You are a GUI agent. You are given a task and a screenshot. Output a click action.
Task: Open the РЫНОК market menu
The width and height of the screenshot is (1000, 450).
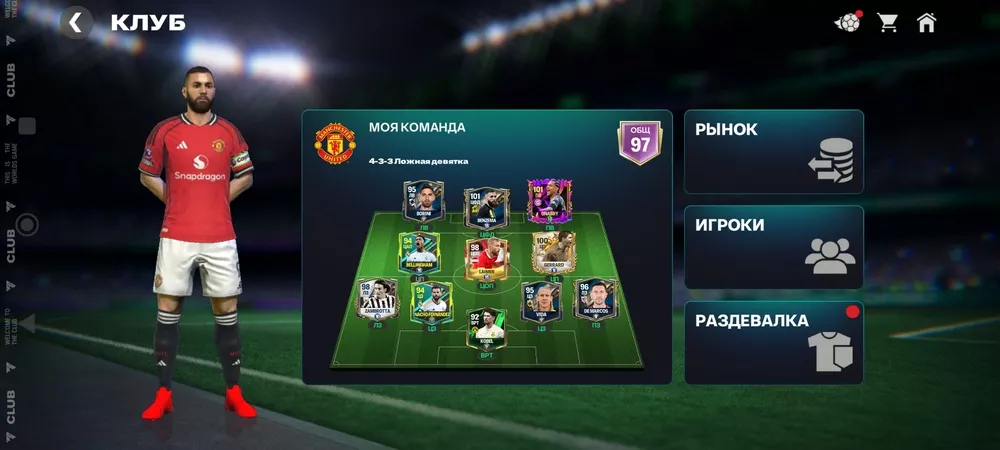[x=773, y=151]
